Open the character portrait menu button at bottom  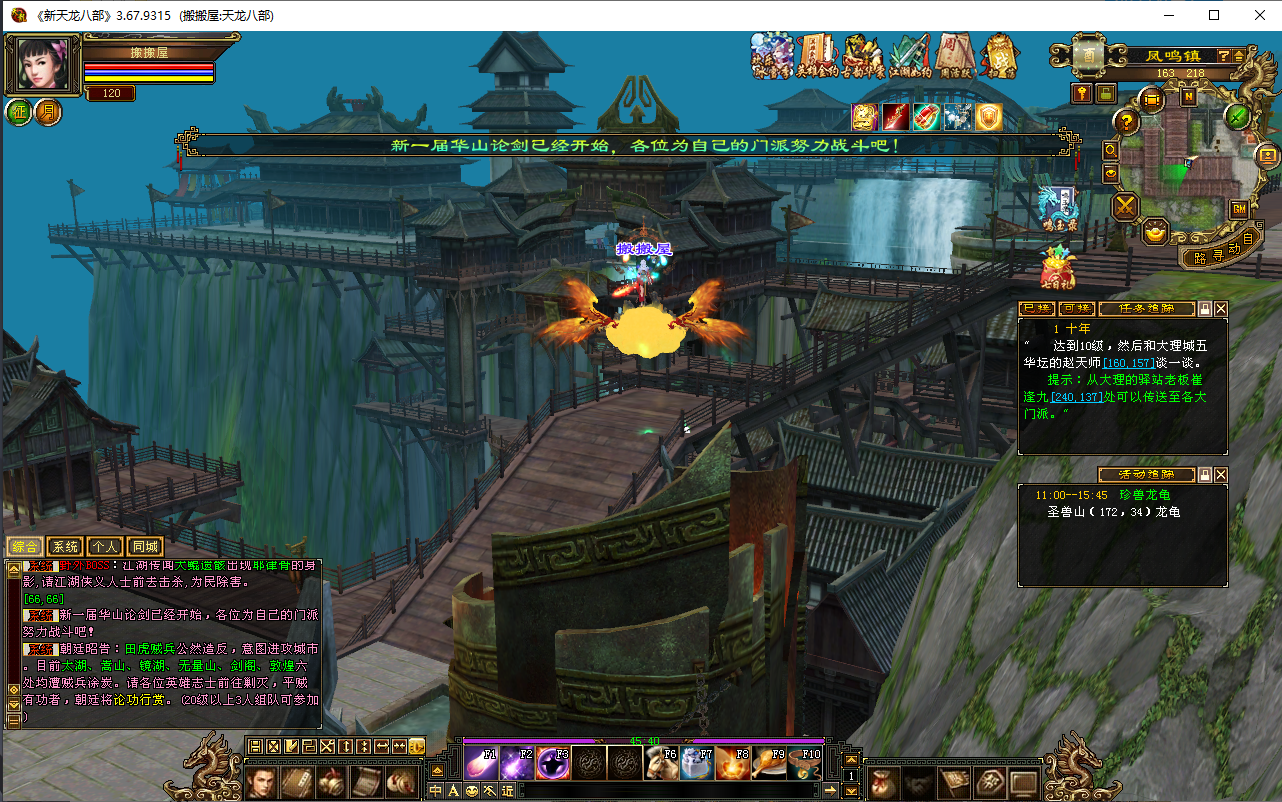tap(262, 781)
